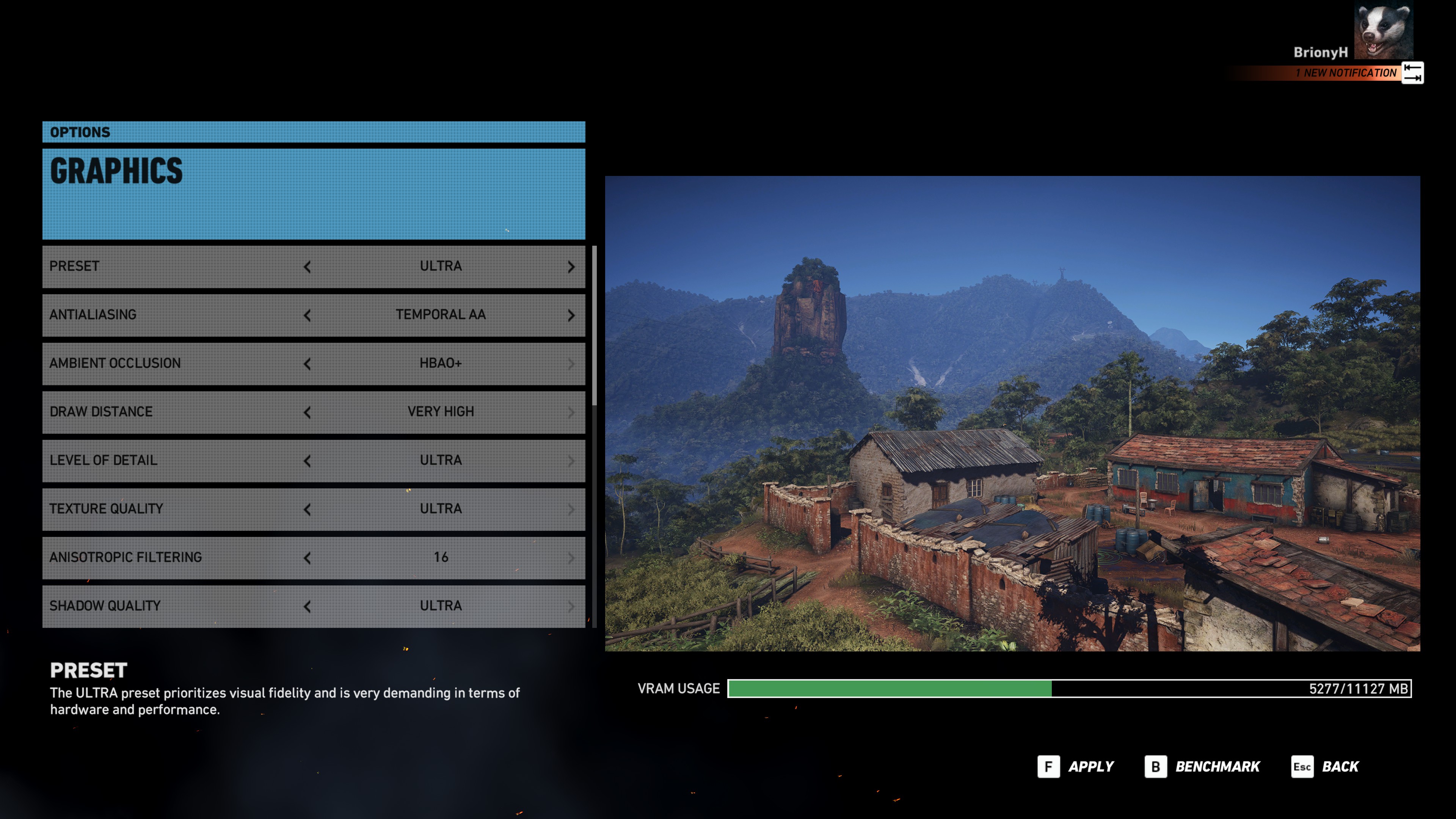Run the Benchmark

tap(1202, 767)
